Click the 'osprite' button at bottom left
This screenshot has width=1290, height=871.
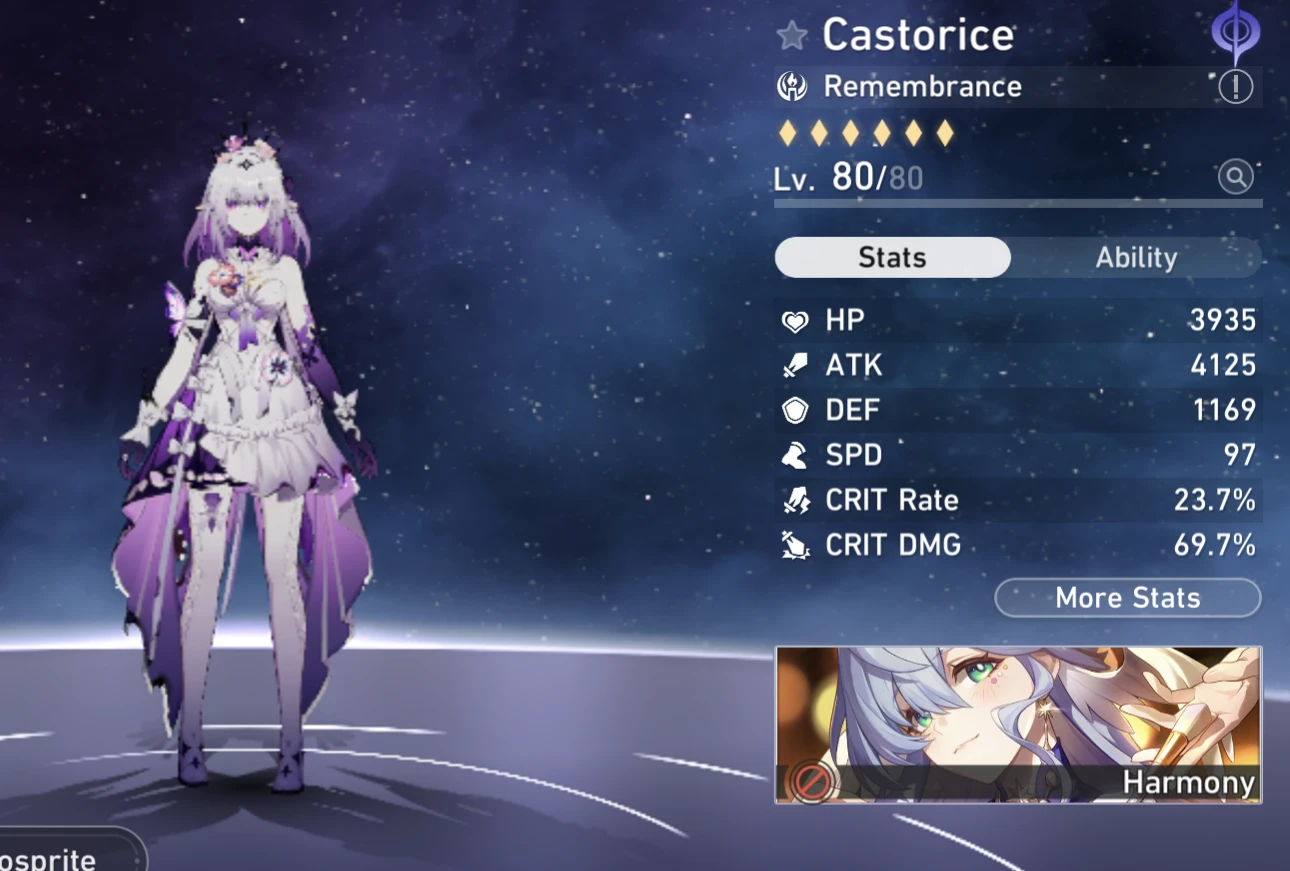pos(60,858)
